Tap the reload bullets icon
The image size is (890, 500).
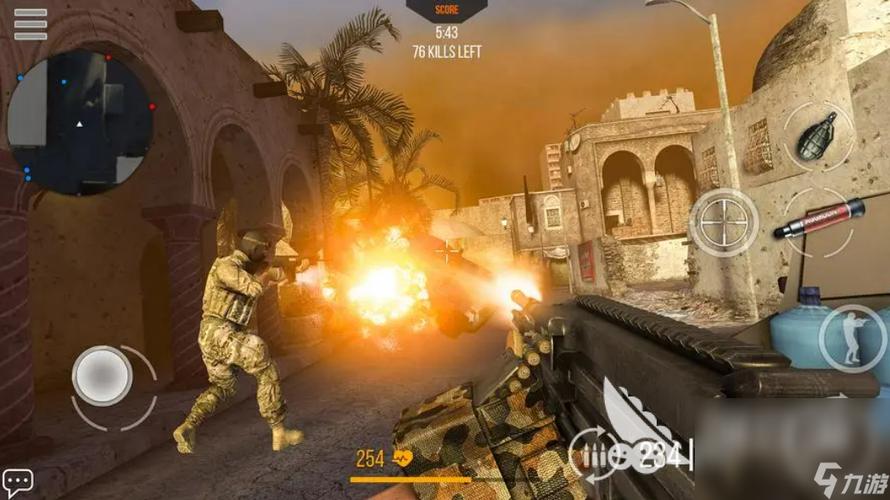(597, 456)
